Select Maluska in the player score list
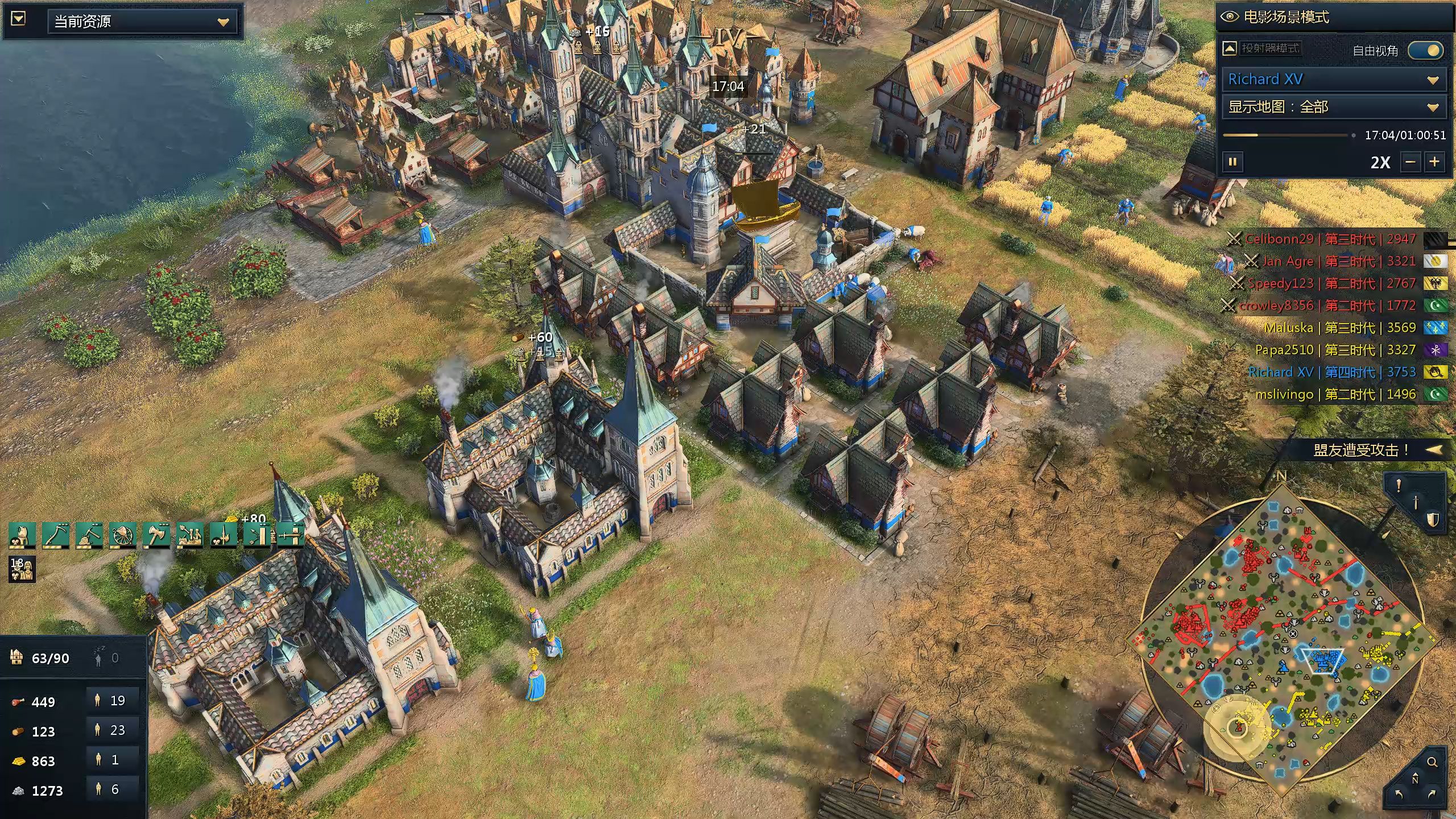The width and height of the screenshot is (1456, 819). pyautogui.click(x=1340, y=328)
